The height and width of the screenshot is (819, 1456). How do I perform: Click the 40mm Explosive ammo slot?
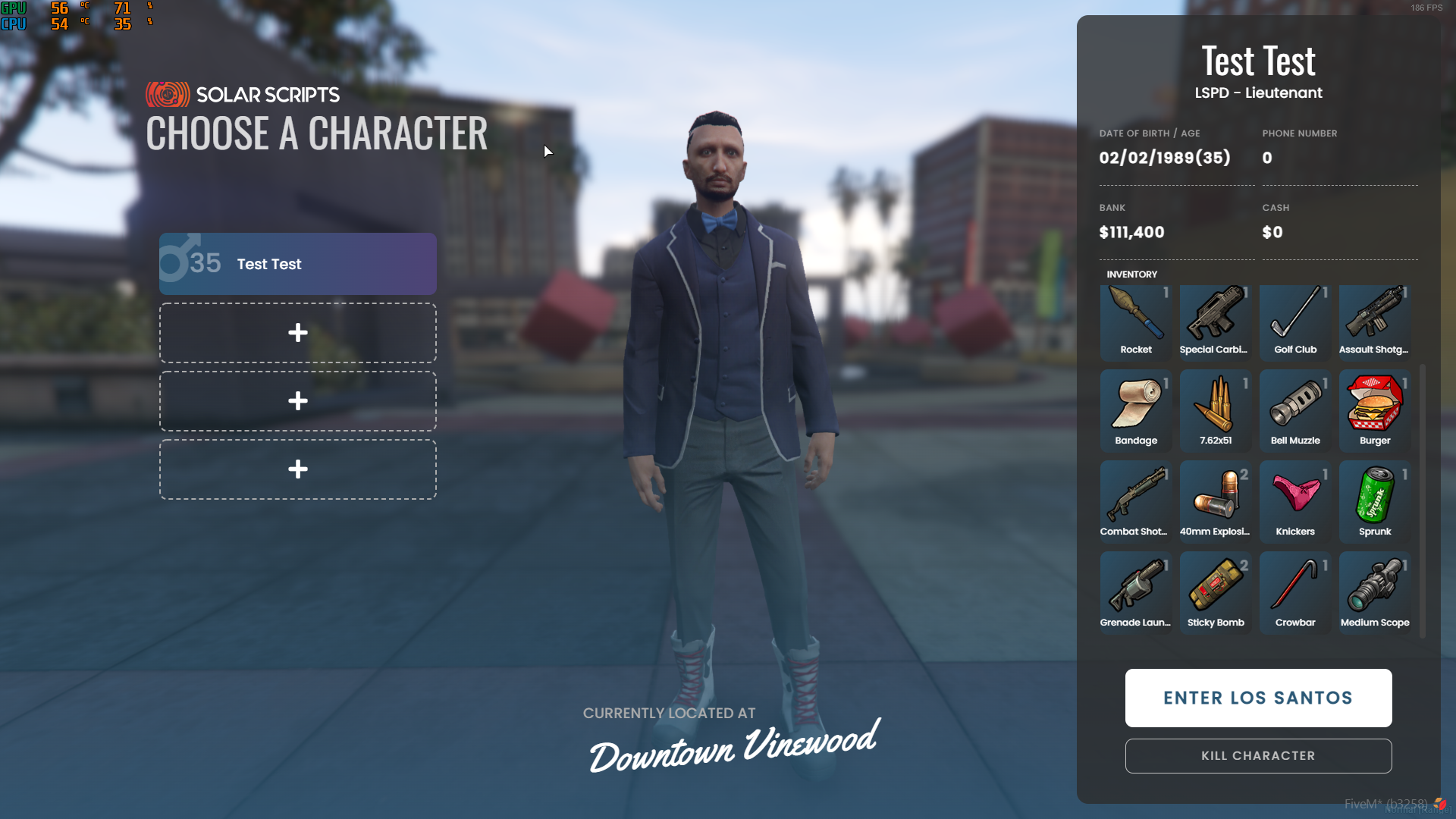tap(1216, 501)
